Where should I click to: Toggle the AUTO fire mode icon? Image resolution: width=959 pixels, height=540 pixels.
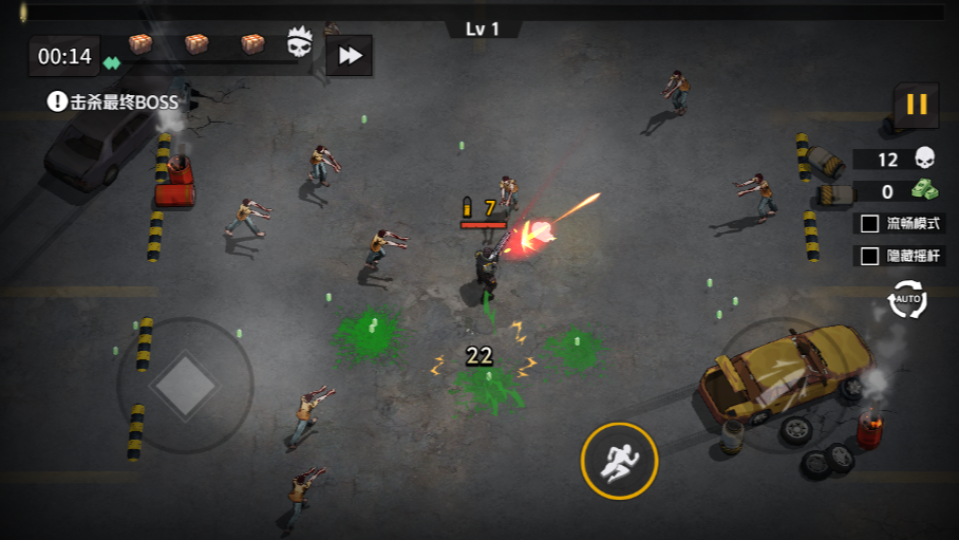(907, 299)
